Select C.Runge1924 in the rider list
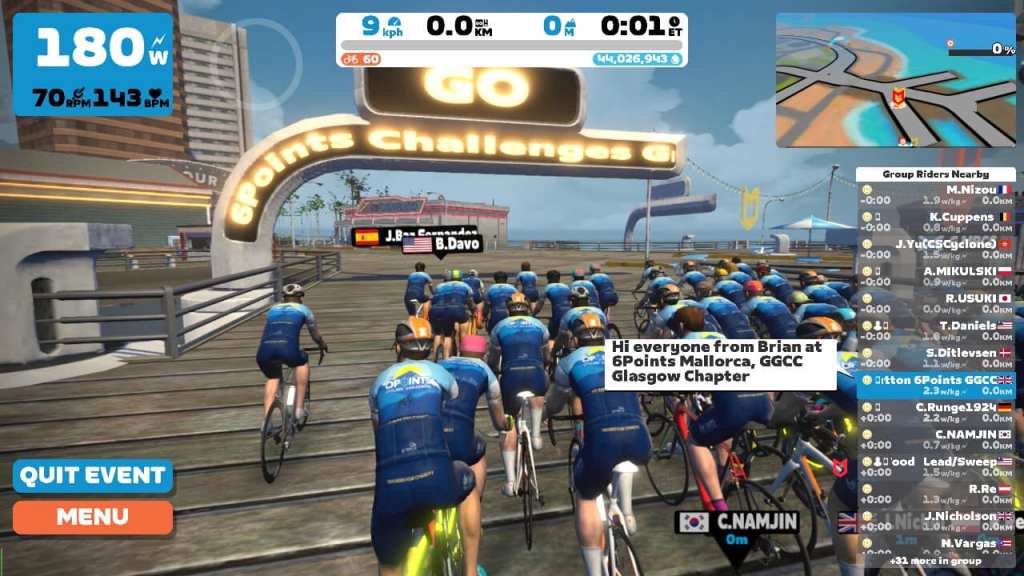The image size is (1024, 576). [936, 411]
